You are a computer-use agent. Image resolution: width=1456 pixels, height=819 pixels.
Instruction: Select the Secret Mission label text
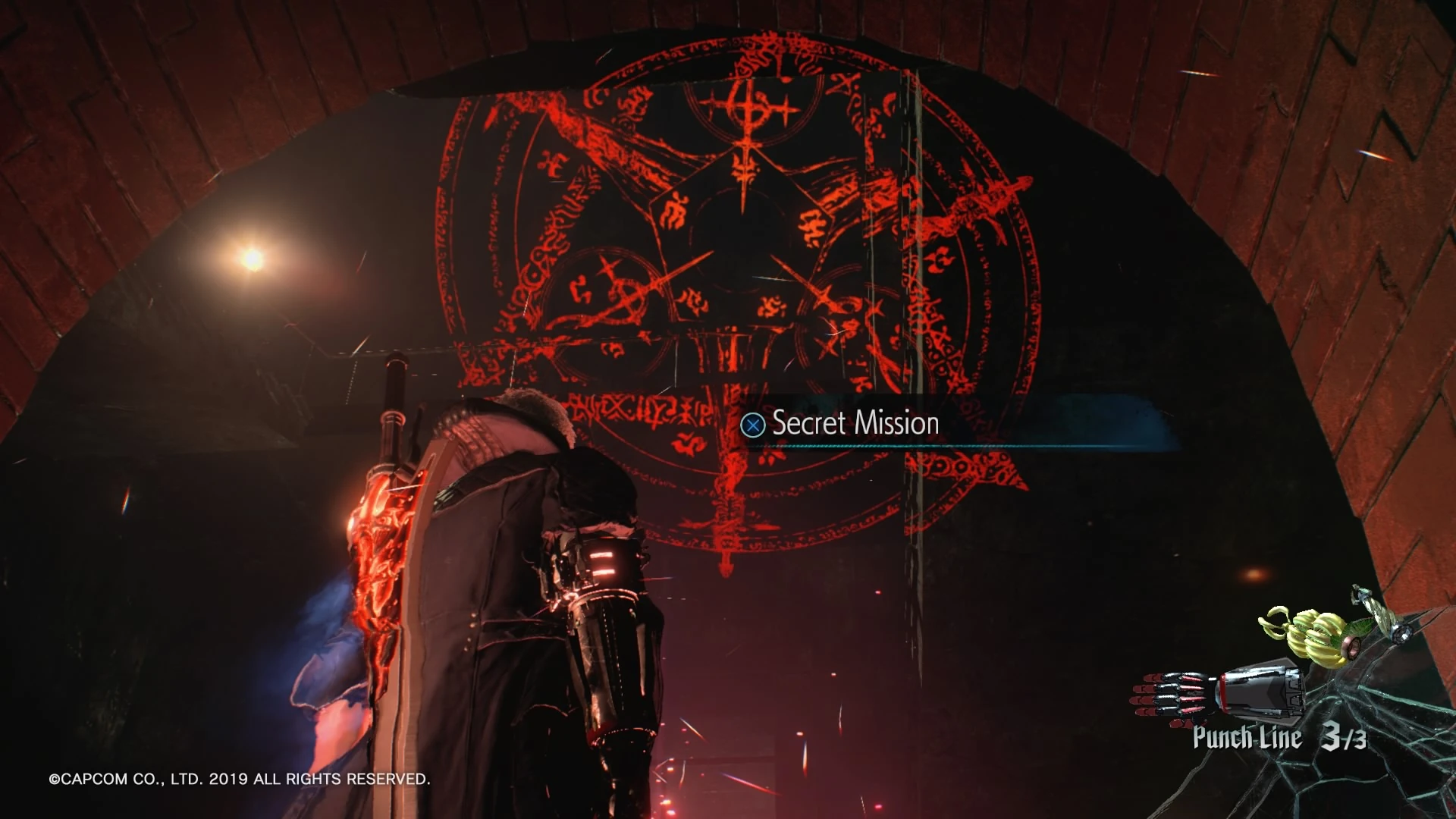click(853, 423)
